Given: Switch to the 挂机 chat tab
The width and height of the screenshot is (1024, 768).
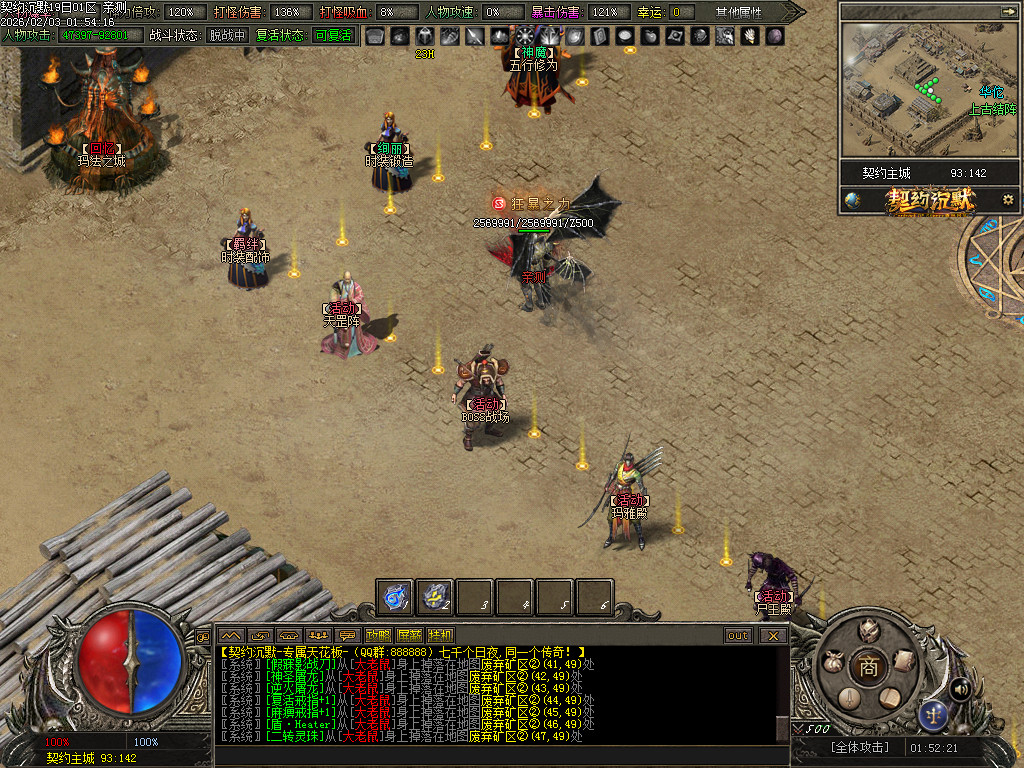Looking at the screenshot, I should click(x=440, y=635).
